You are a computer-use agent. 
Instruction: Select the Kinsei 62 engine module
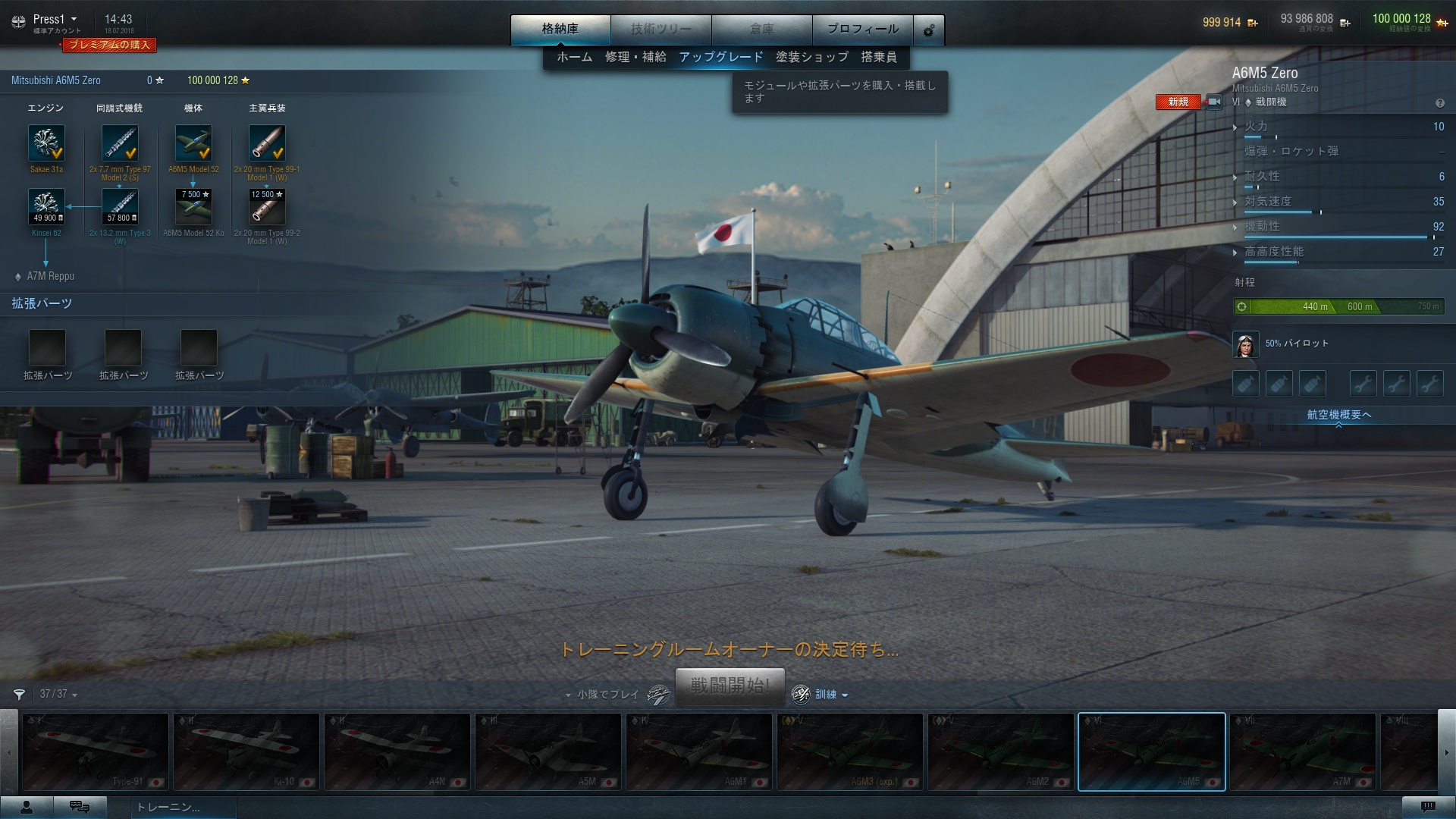click(x=46, y=207)
